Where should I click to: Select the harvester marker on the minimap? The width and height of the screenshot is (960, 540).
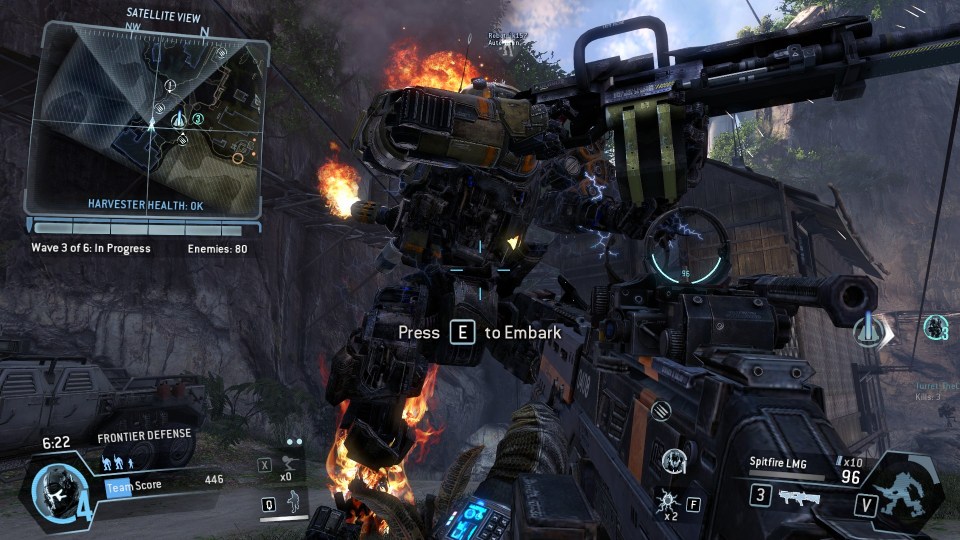point(178,120)
